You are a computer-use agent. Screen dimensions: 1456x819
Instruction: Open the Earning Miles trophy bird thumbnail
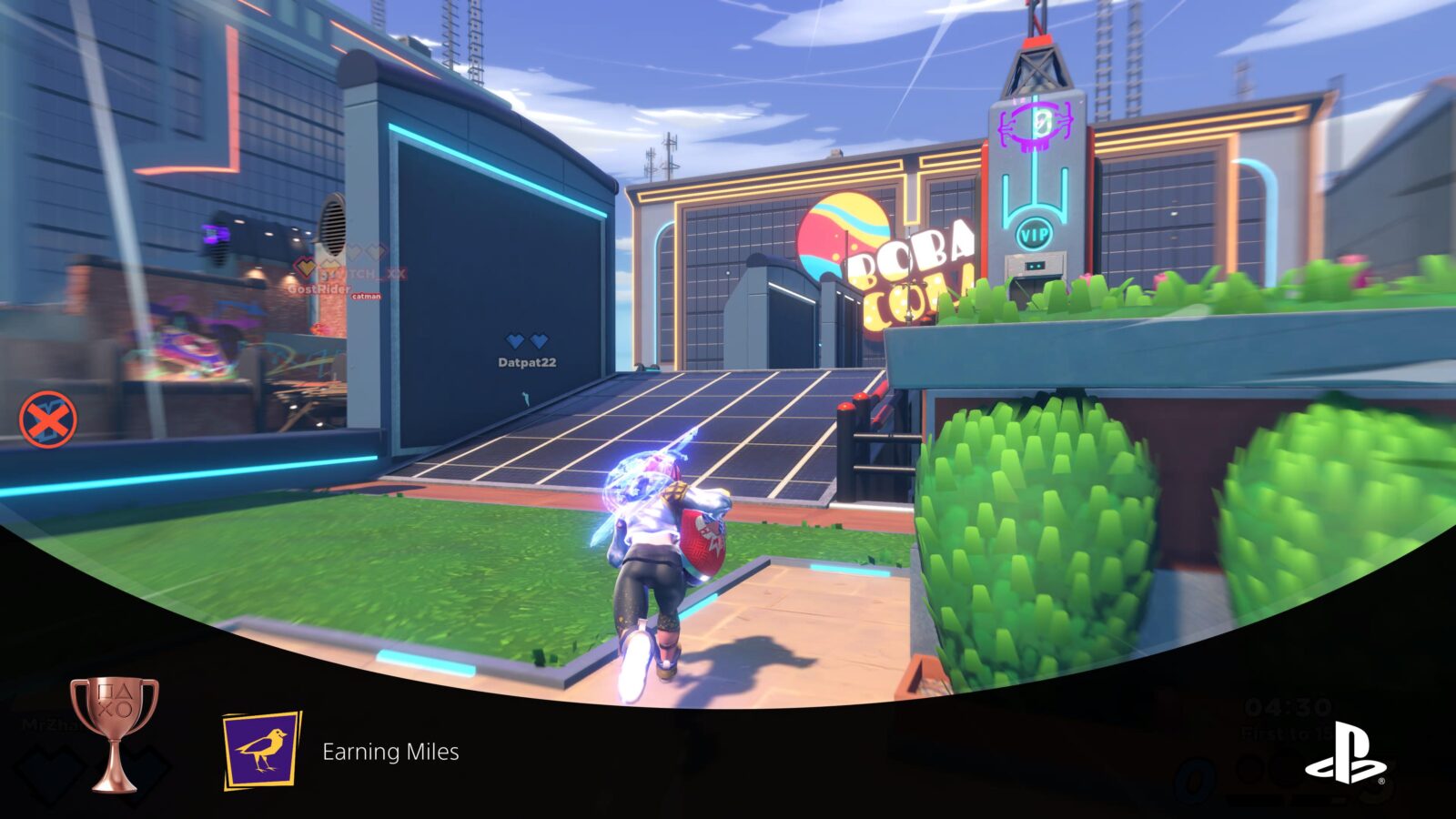coord(262,751)
